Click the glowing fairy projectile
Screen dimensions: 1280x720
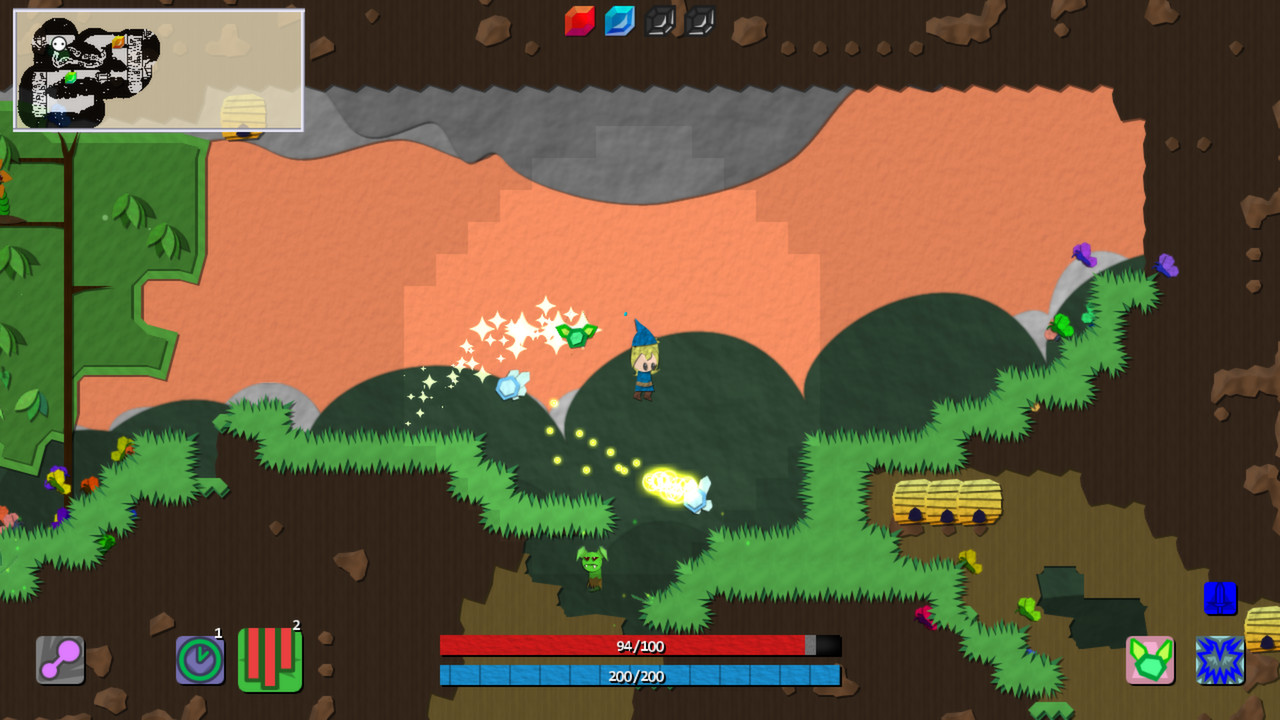click(675, 489)
